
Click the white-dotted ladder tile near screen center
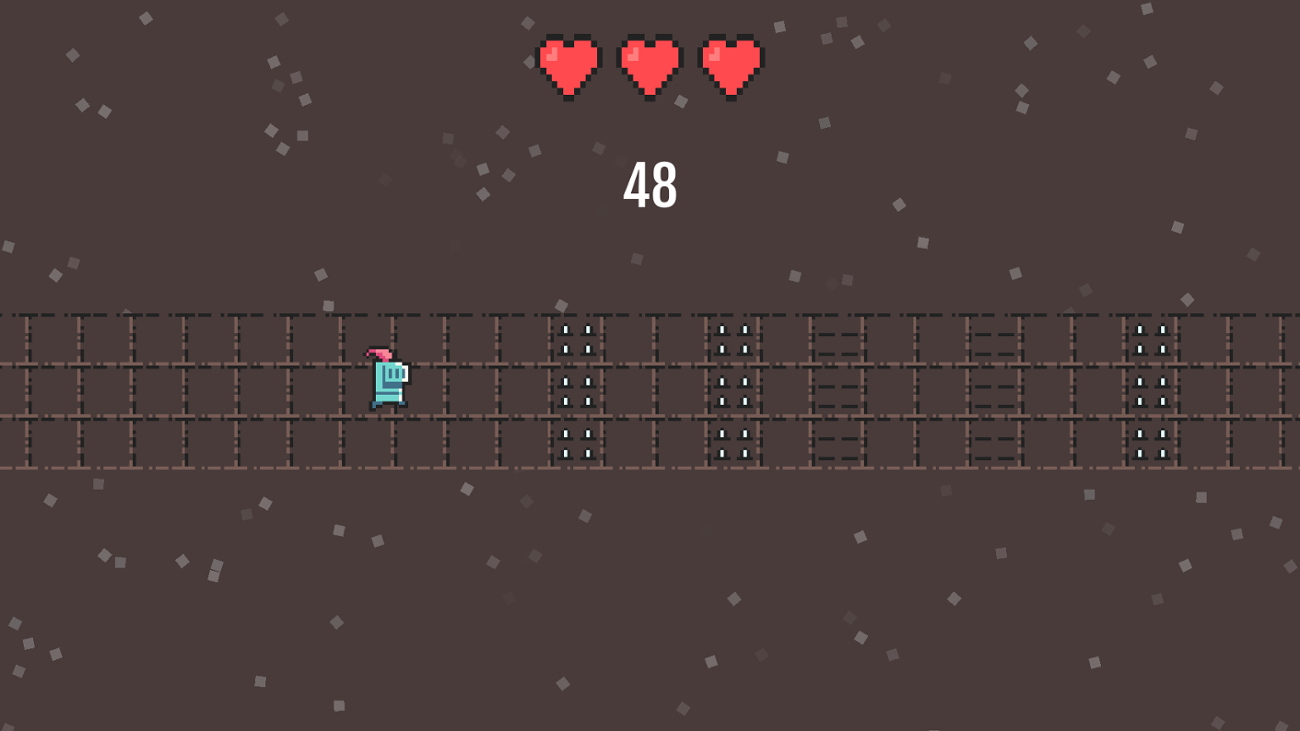733,390
